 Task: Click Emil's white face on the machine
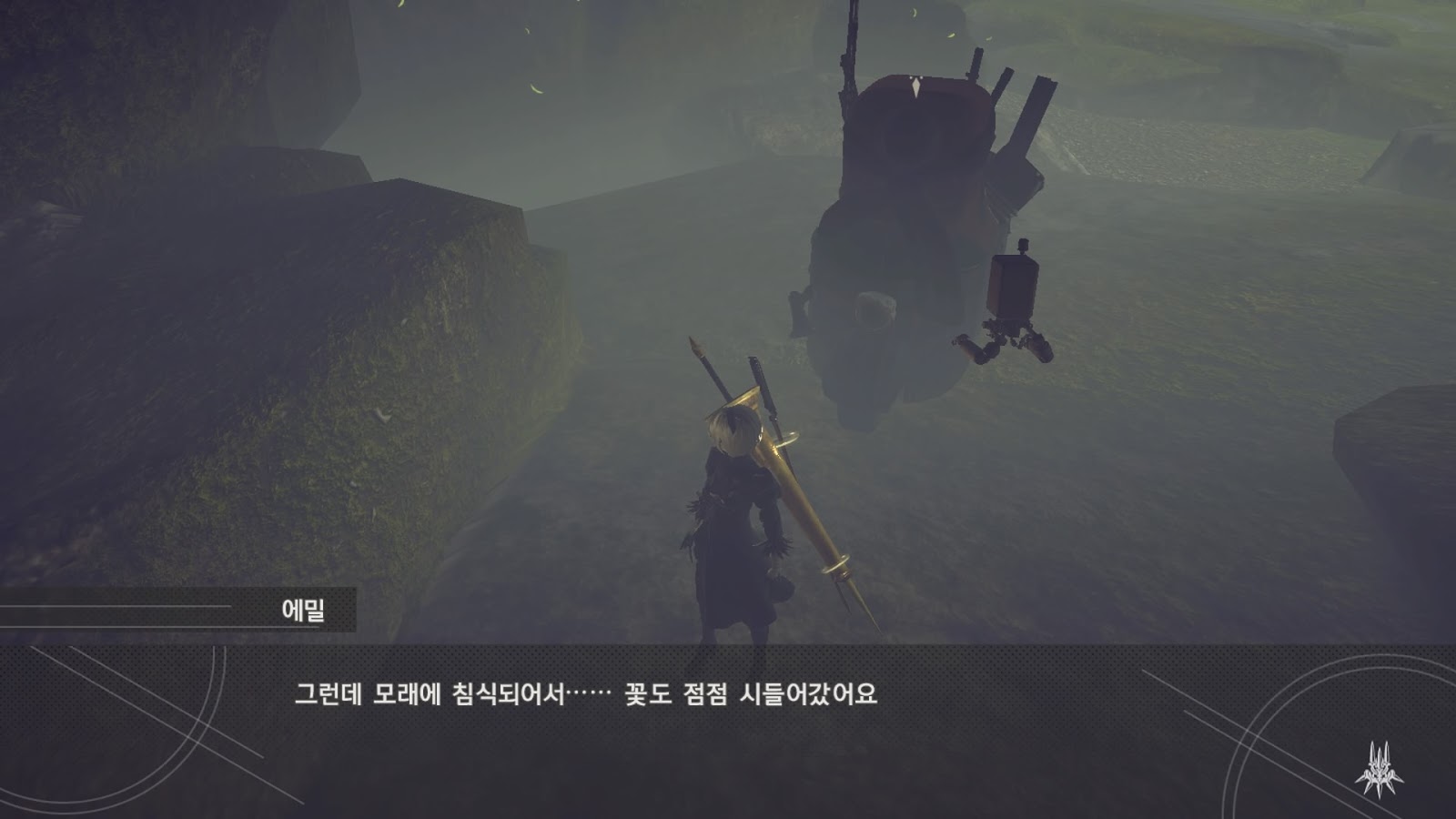[x=871, y=309]
